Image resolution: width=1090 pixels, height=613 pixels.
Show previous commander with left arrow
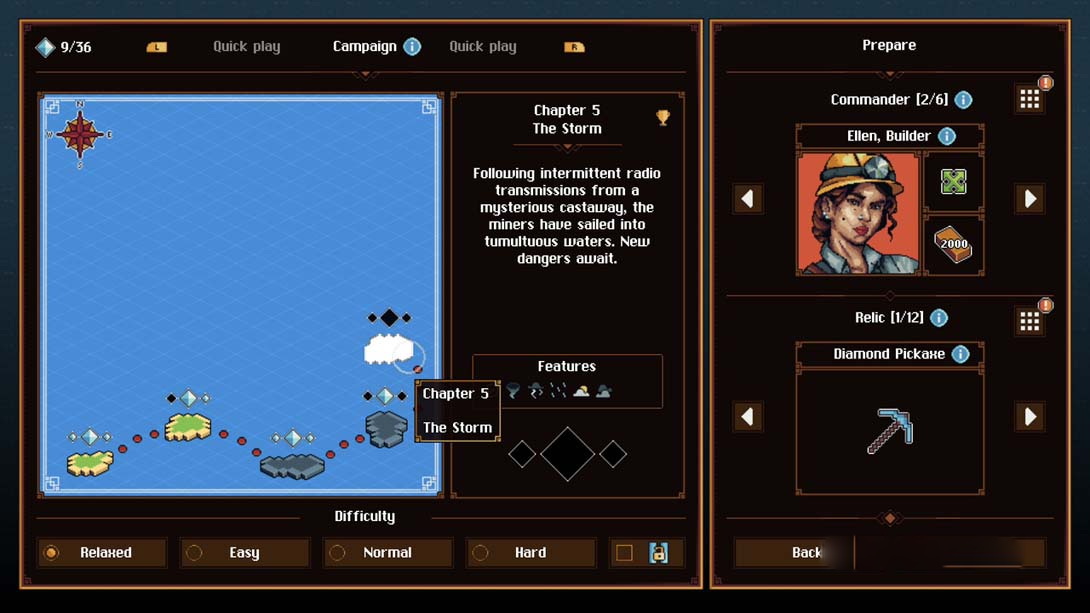[748, 199]
